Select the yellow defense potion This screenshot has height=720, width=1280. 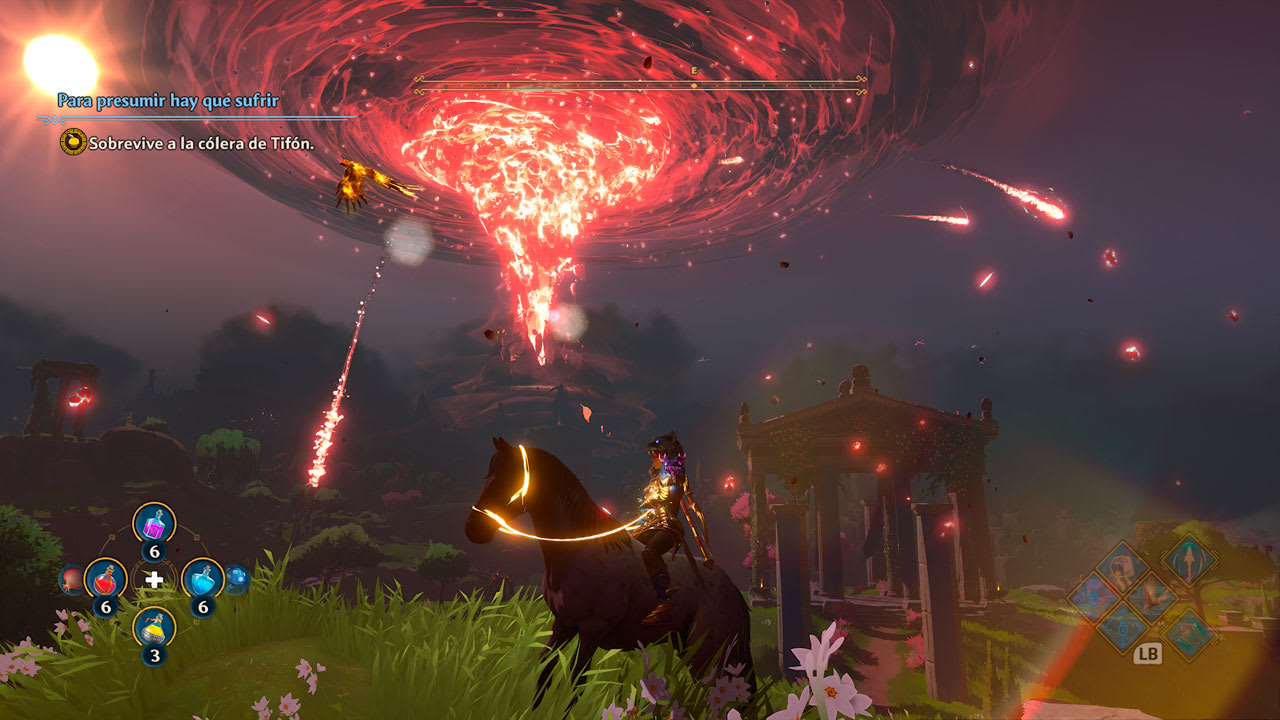tap(154, 628)
